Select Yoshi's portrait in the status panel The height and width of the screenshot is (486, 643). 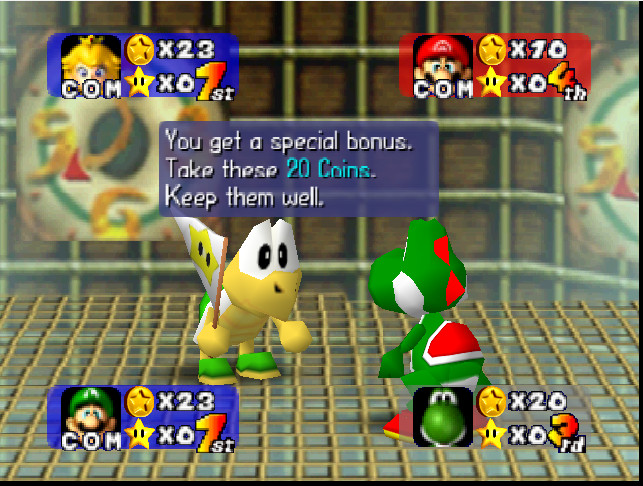443,415
